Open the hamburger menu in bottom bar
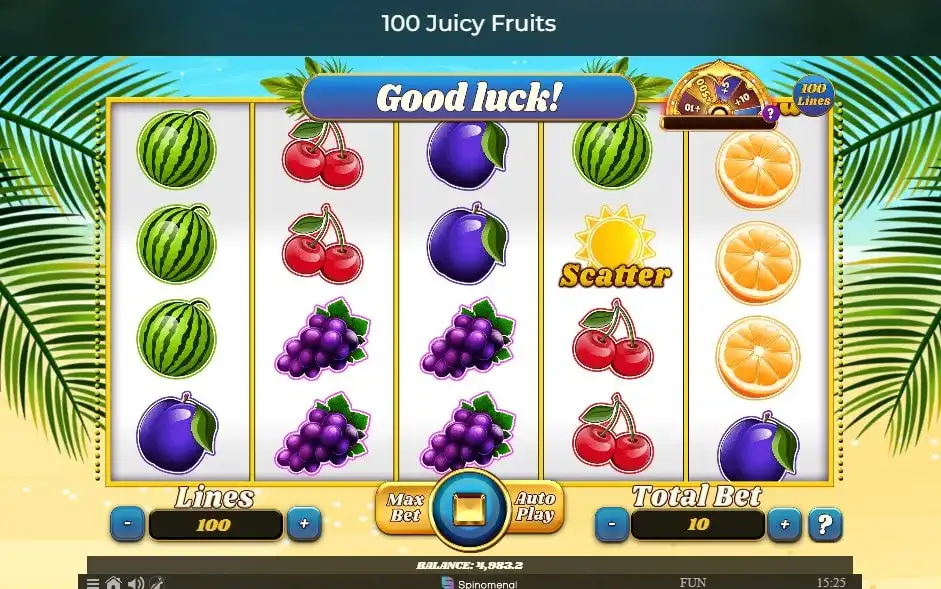The image size is (941, 589). 93,583
